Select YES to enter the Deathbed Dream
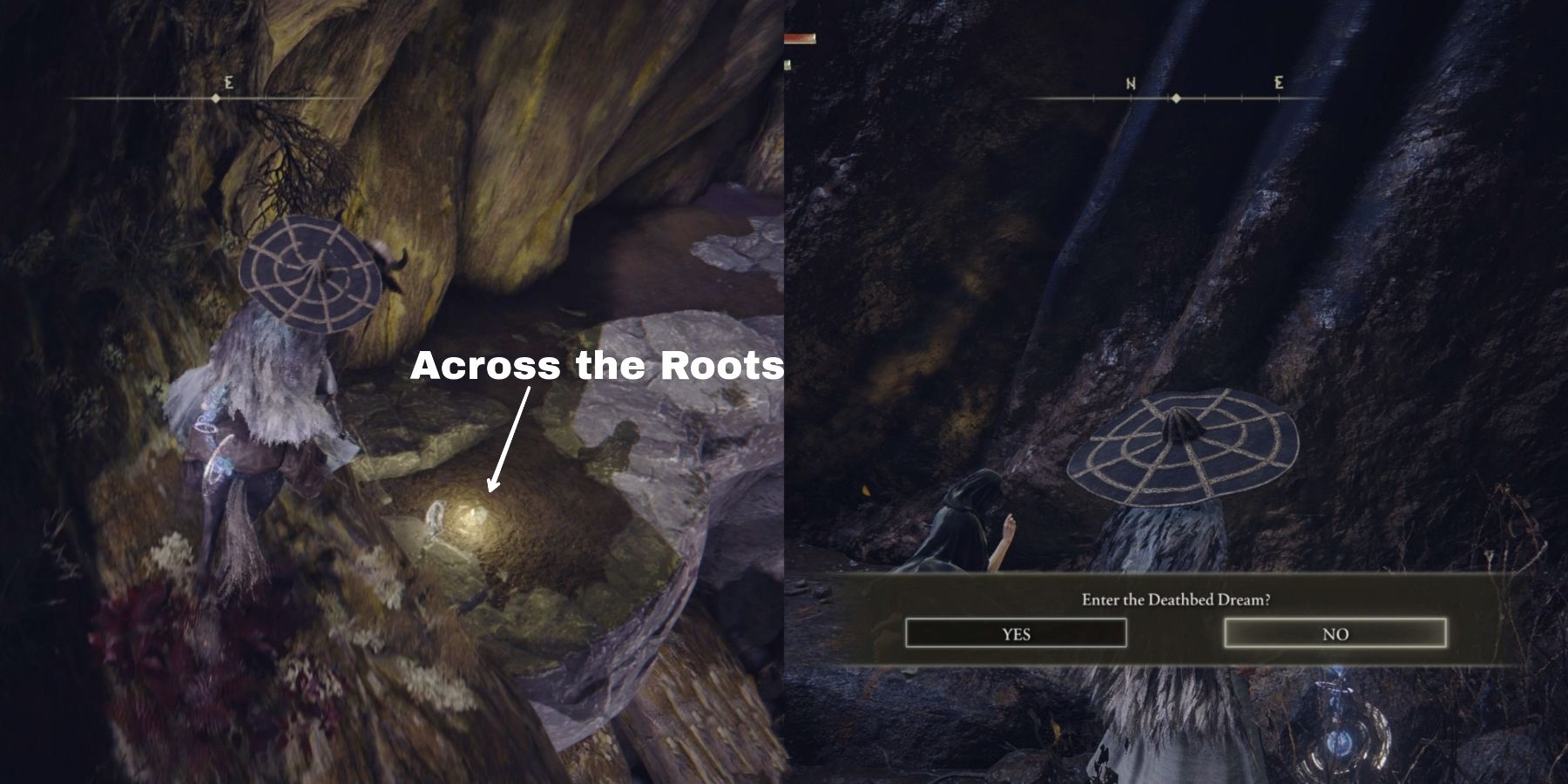 [x=1016, y=634]
